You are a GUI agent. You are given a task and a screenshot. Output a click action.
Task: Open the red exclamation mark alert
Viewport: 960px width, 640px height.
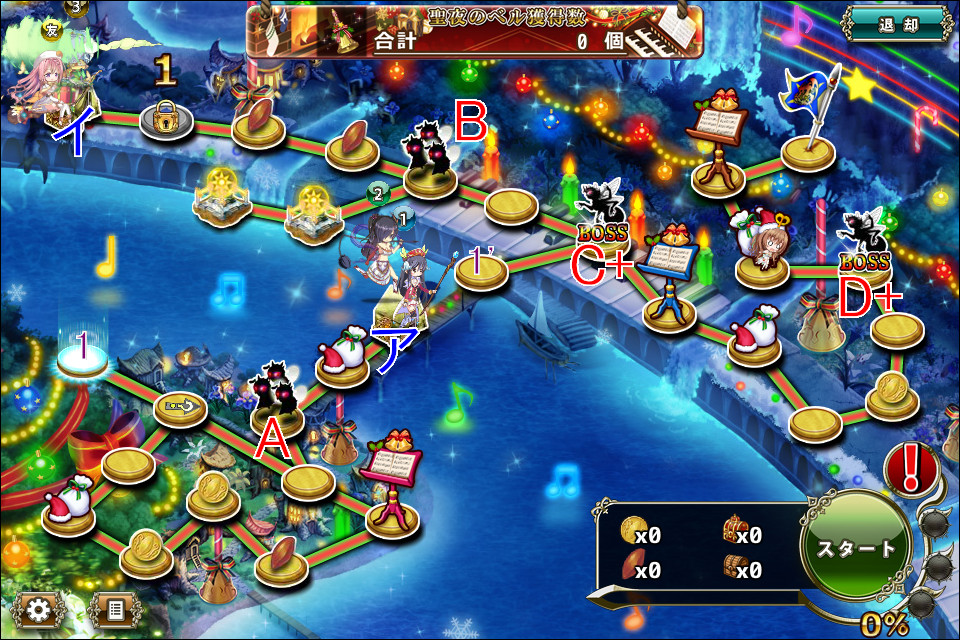(x=911, y=469)
